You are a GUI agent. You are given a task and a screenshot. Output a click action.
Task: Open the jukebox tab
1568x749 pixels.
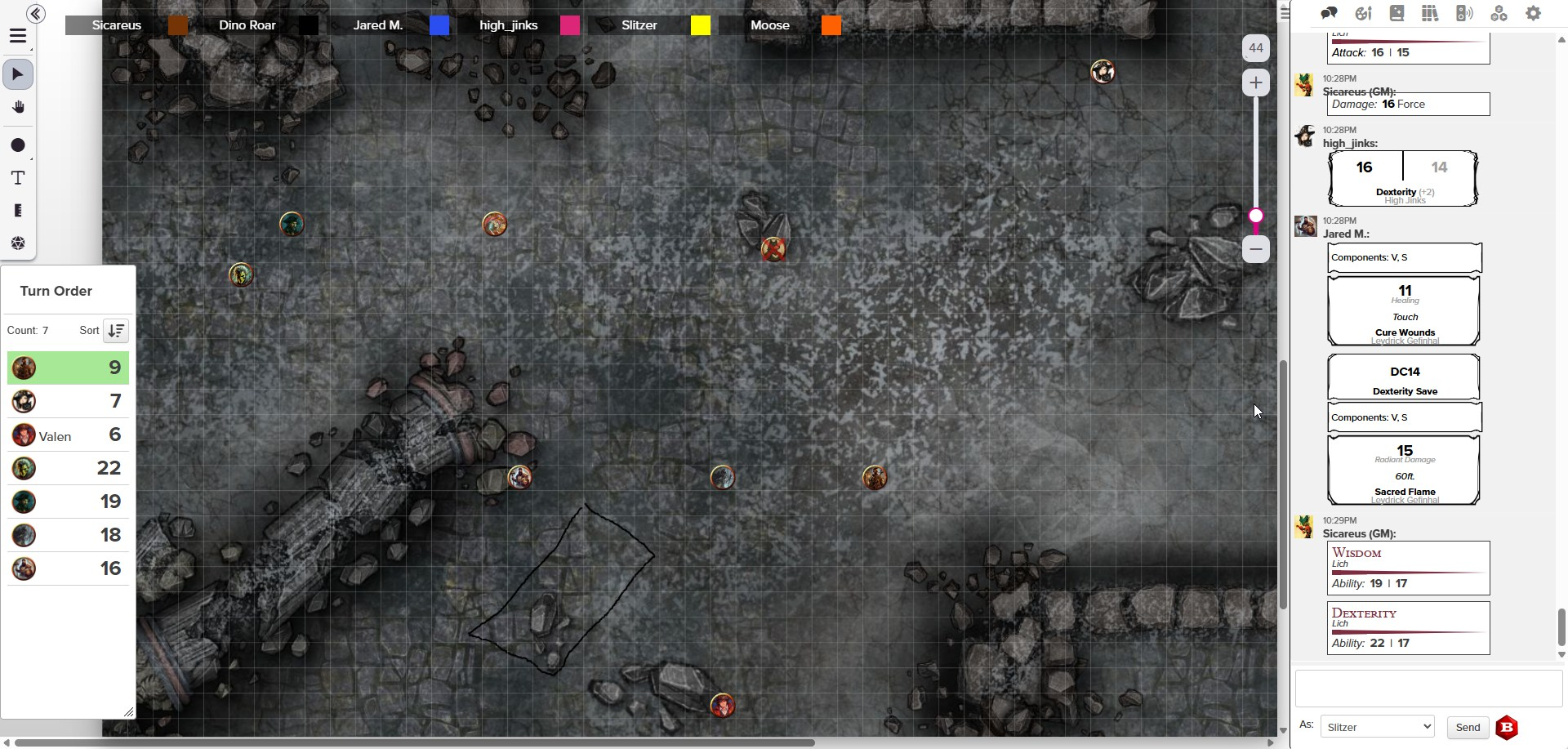[1464, 13]
